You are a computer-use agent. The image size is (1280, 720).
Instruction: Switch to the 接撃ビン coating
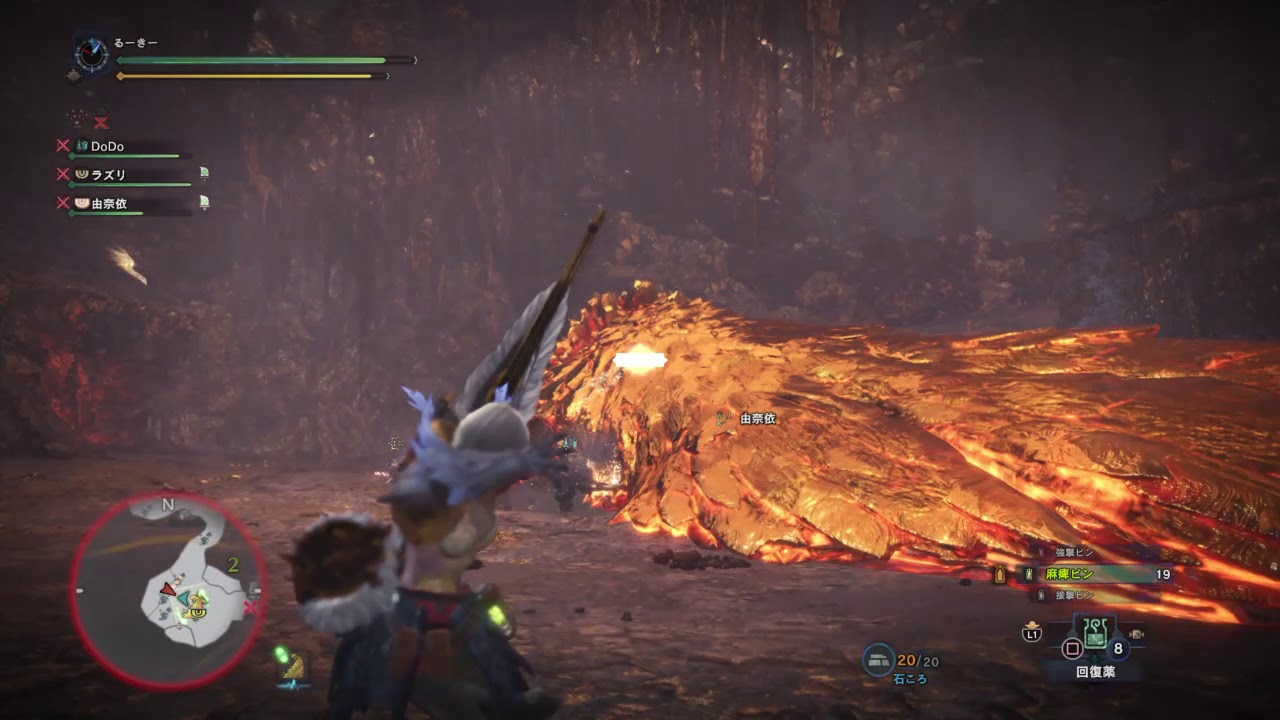tap(1074, 595)
